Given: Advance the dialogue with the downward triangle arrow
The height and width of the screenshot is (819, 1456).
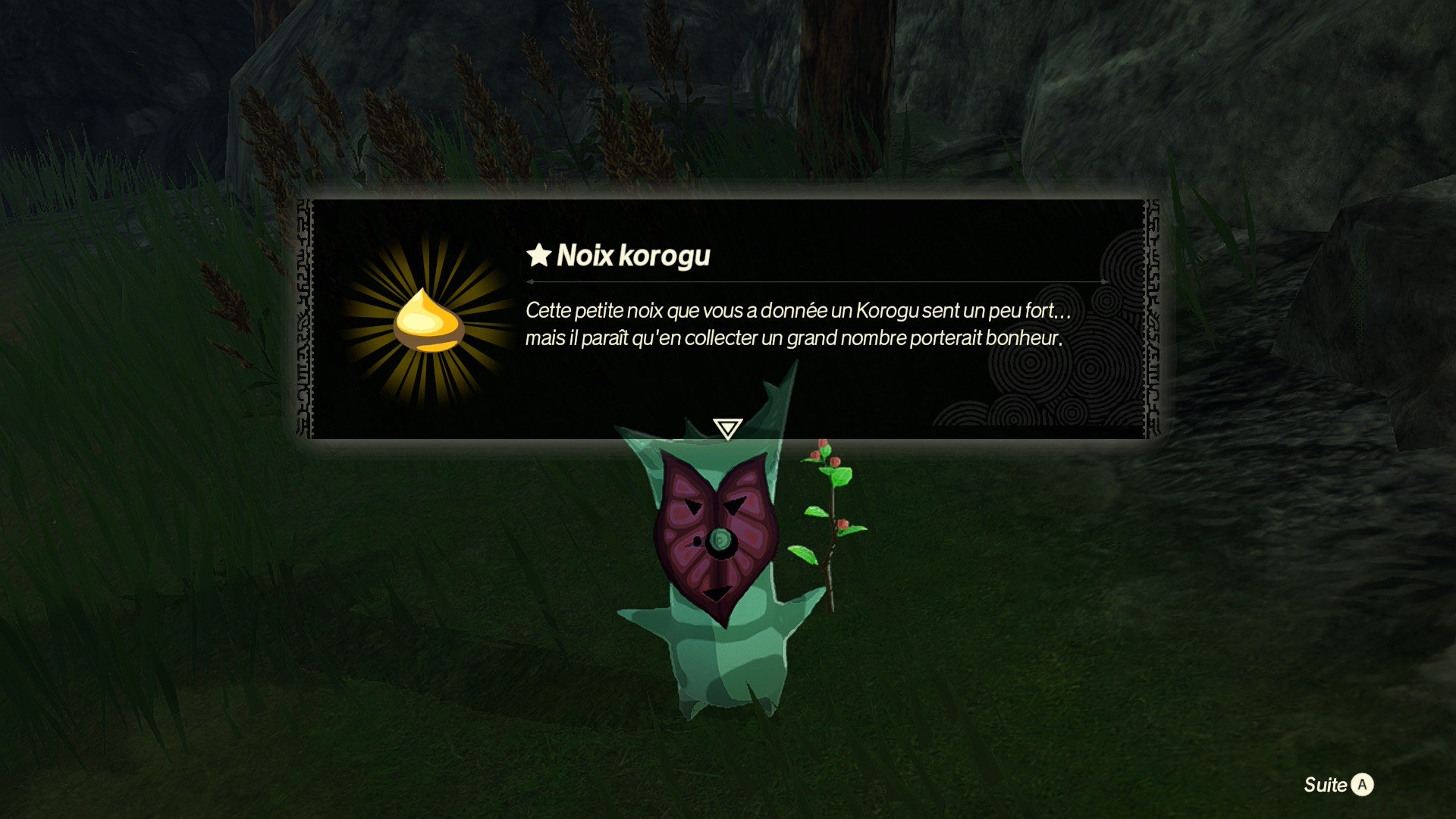Looking at the screenshot, I should 727,428.
